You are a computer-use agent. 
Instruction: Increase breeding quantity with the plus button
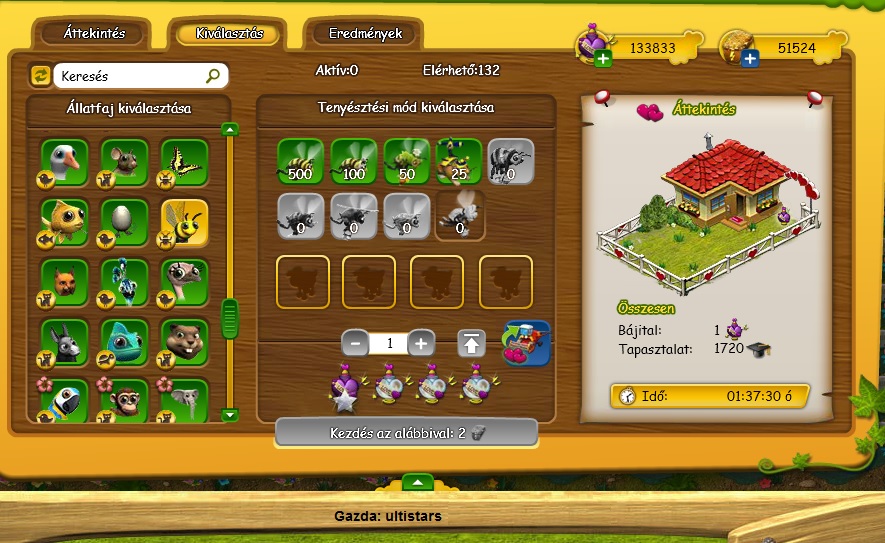421,343
